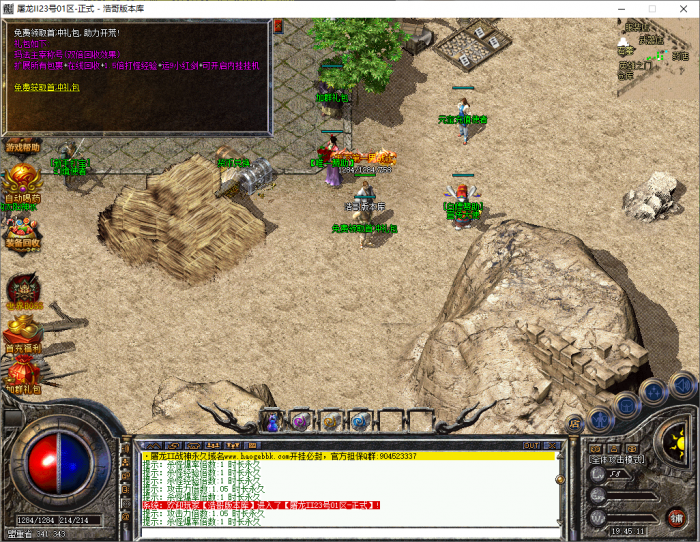
Task: Open the 首充福利 first-recharge bonus icon
Action: coord(23,335)
